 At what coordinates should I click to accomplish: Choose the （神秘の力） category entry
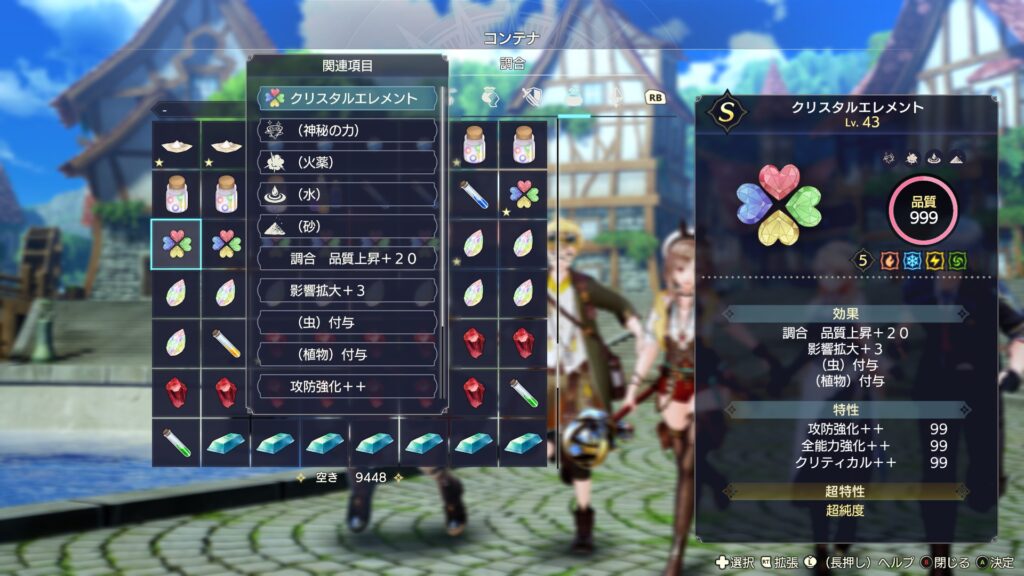347,130
